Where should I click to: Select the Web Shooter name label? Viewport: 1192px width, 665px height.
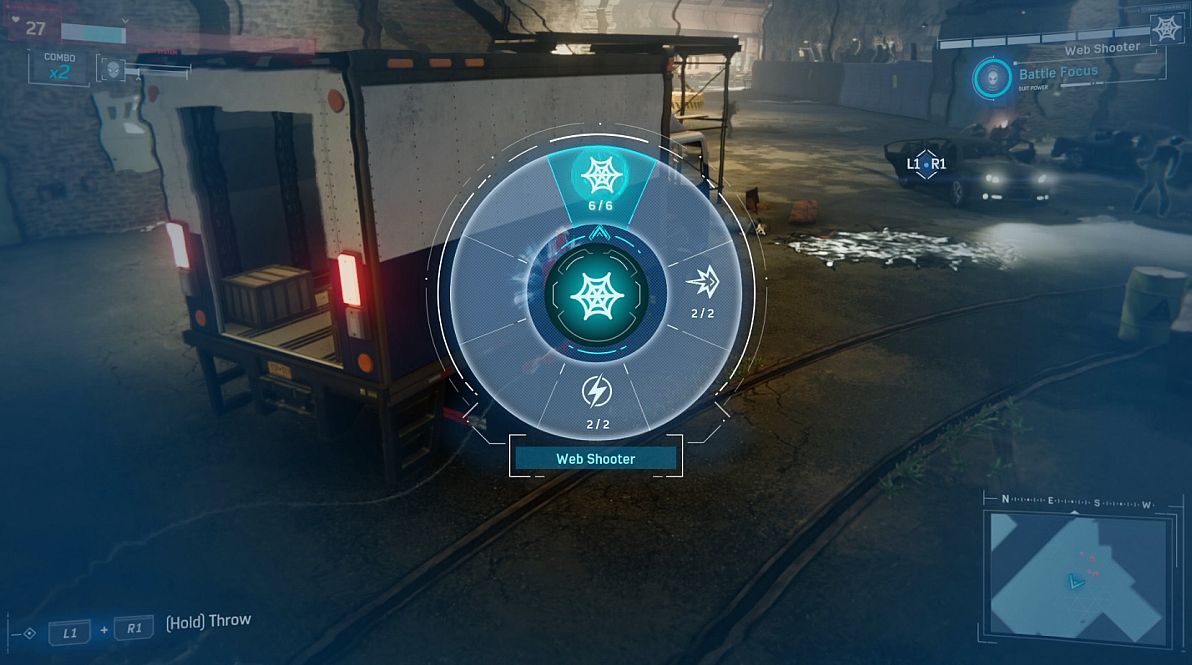pos(596,459)
